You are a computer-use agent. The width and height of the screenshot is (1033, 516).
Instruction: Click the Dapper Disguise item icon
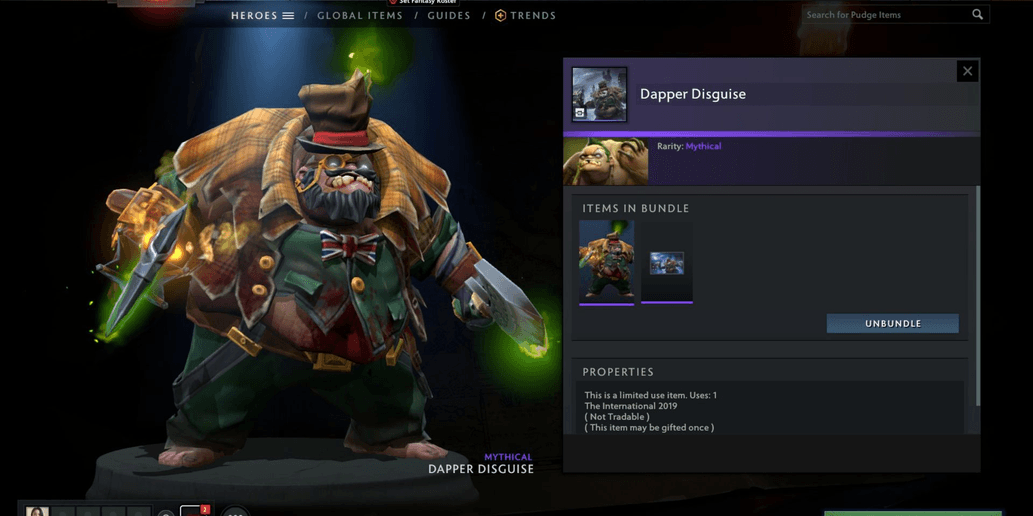click(x=599, y=94)
